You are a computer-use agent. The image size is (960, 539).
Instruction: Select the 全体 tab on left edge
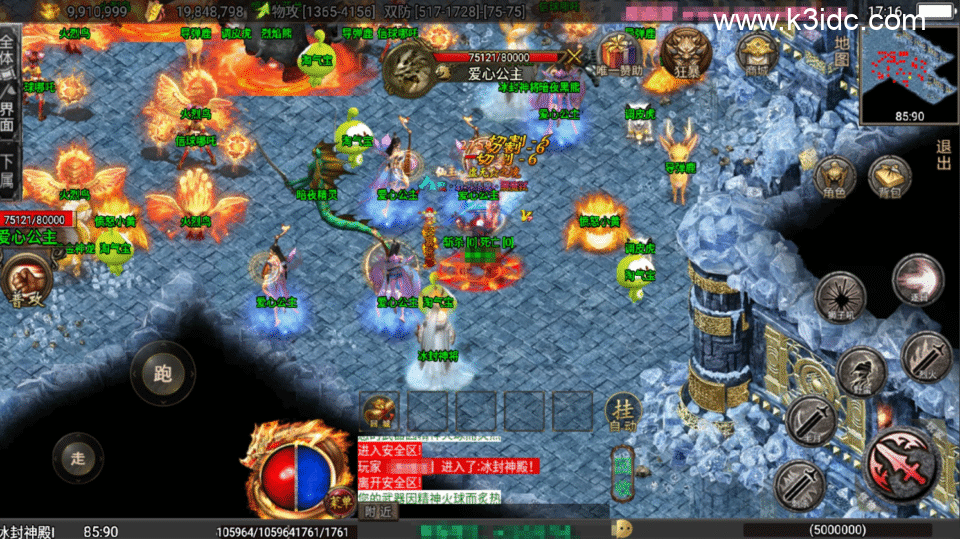point(9,49)
